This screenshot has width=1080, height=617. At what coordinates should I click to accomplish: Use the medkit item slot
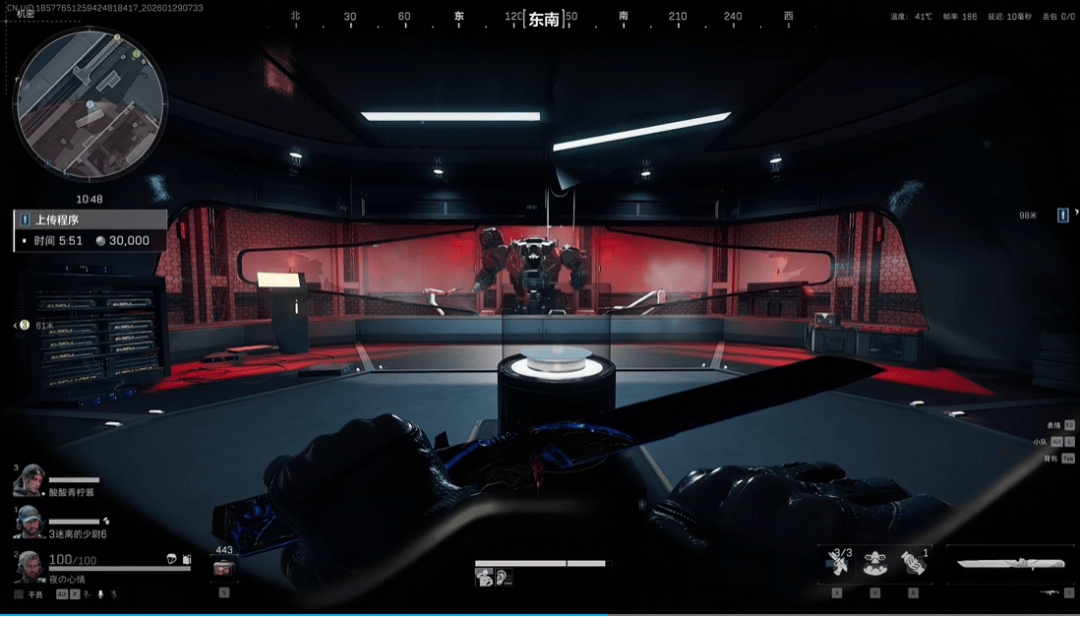(x=224, y=570)
